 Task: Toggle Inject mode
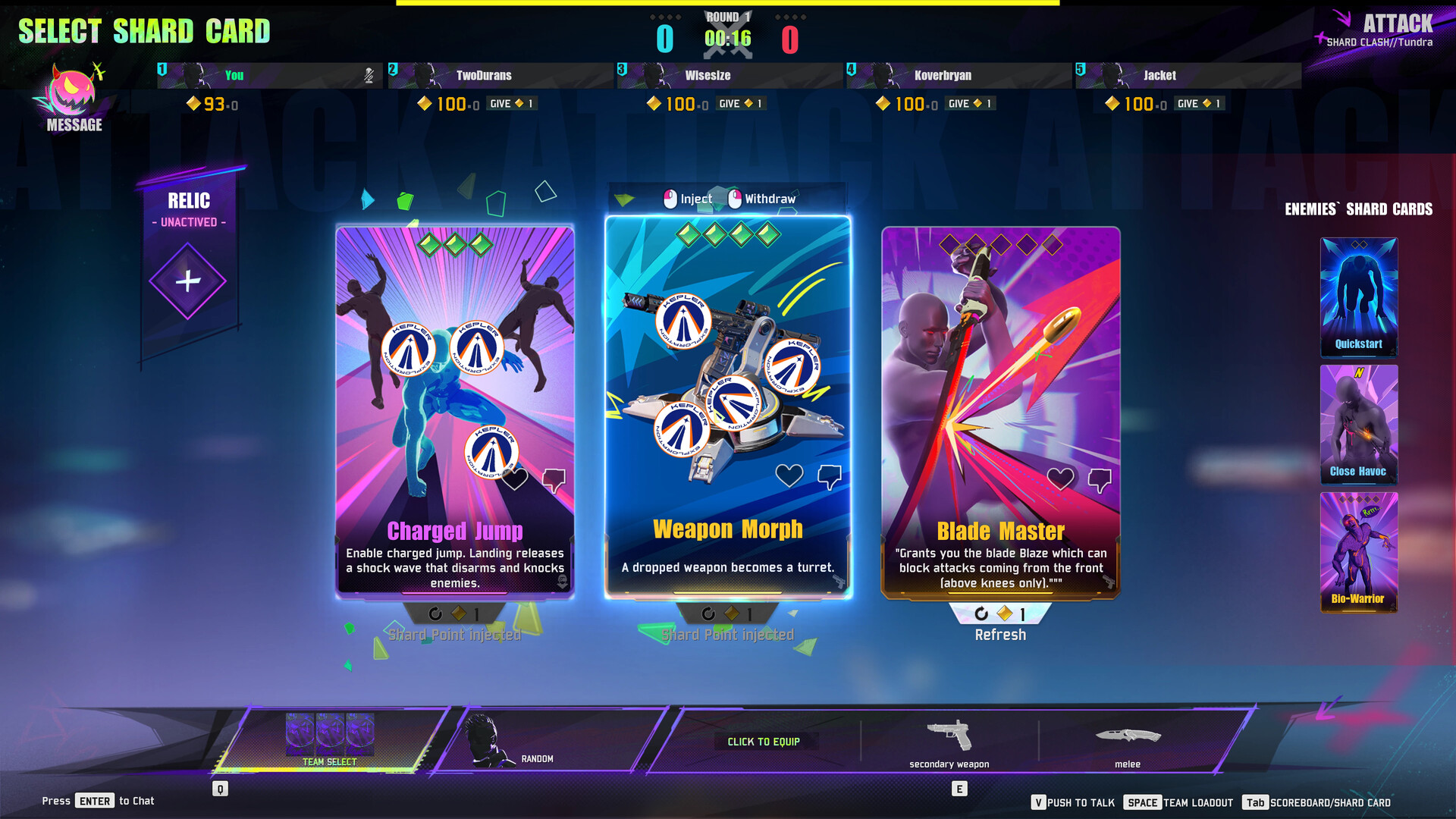[x=690, y=199]
